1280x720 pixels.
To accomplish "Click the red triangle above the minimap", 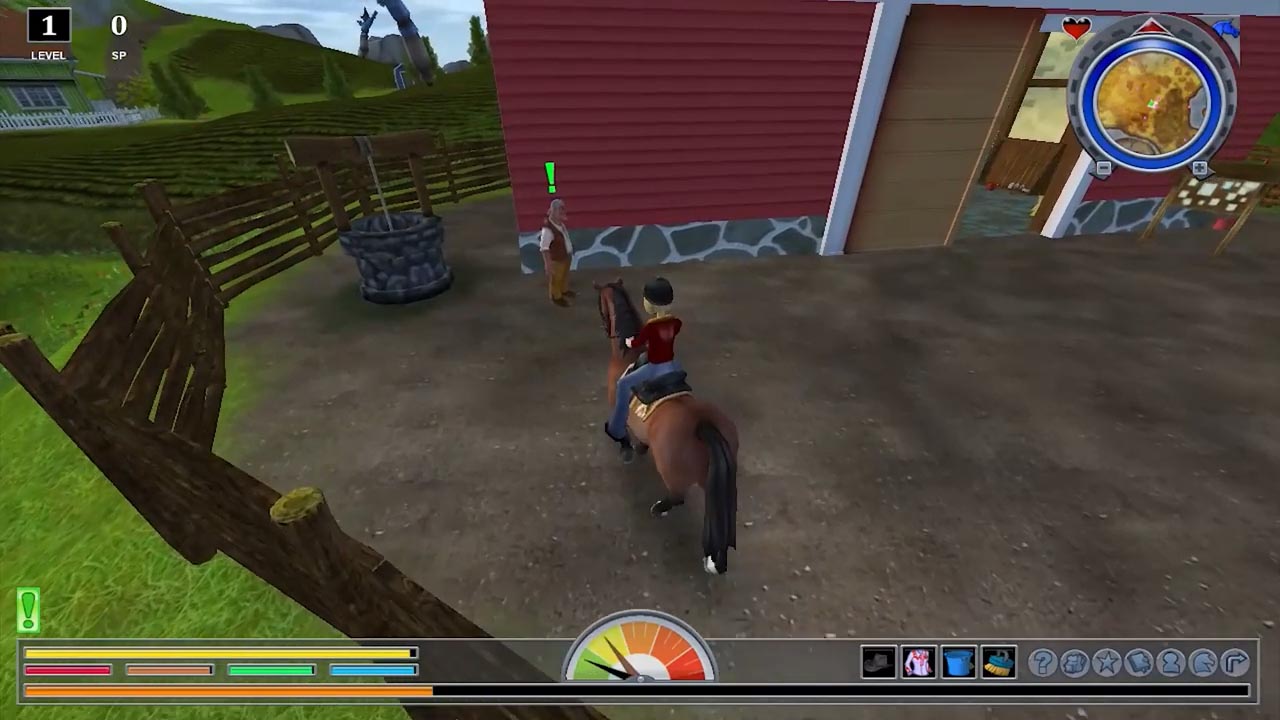I will tap(1152, 28).
